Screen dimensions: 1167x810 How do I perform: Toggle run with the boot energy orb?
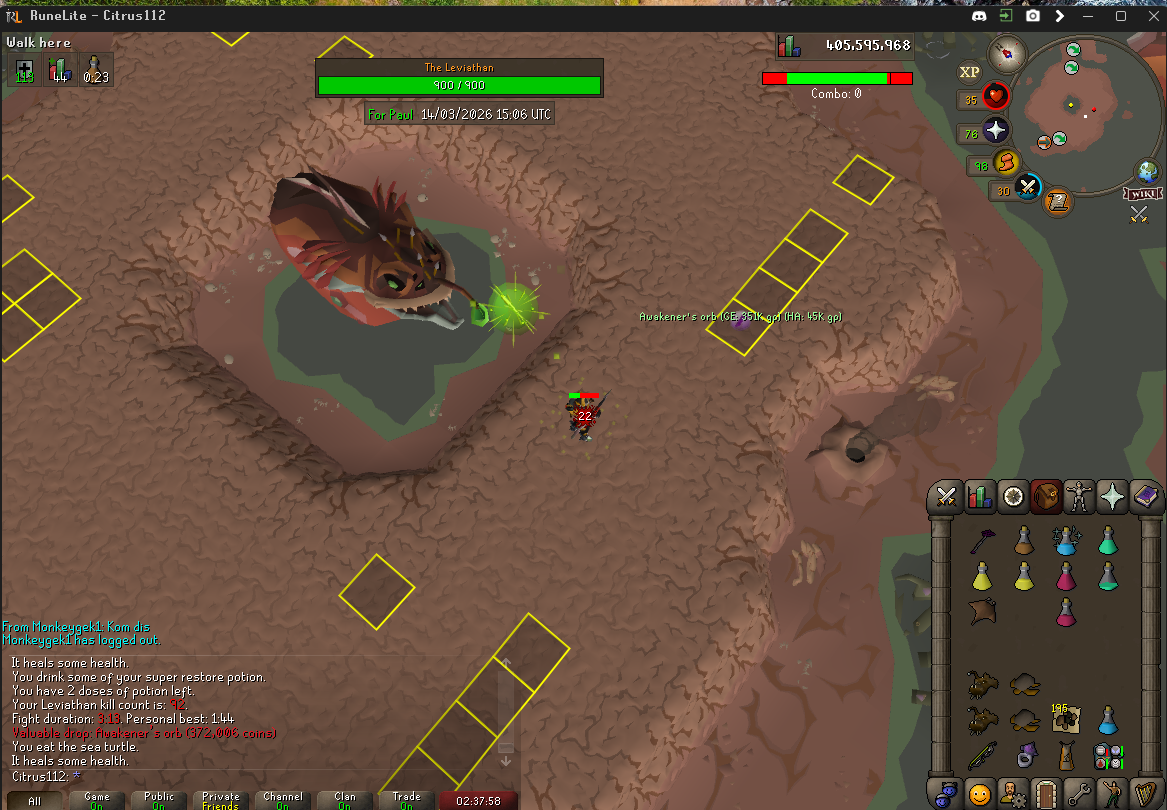[x=1006, y=162]
